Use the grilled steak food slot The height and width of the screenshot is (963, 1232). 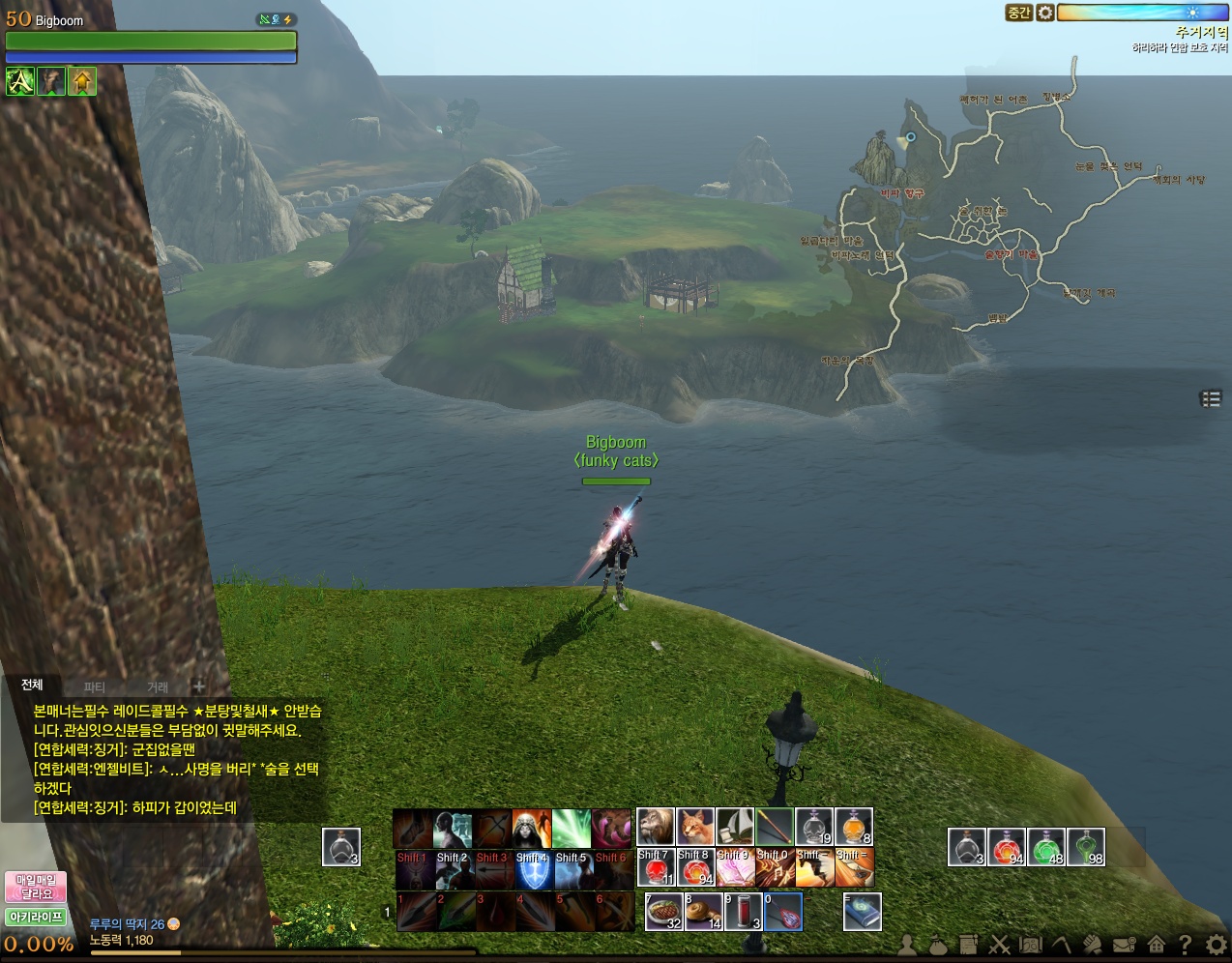664,912
